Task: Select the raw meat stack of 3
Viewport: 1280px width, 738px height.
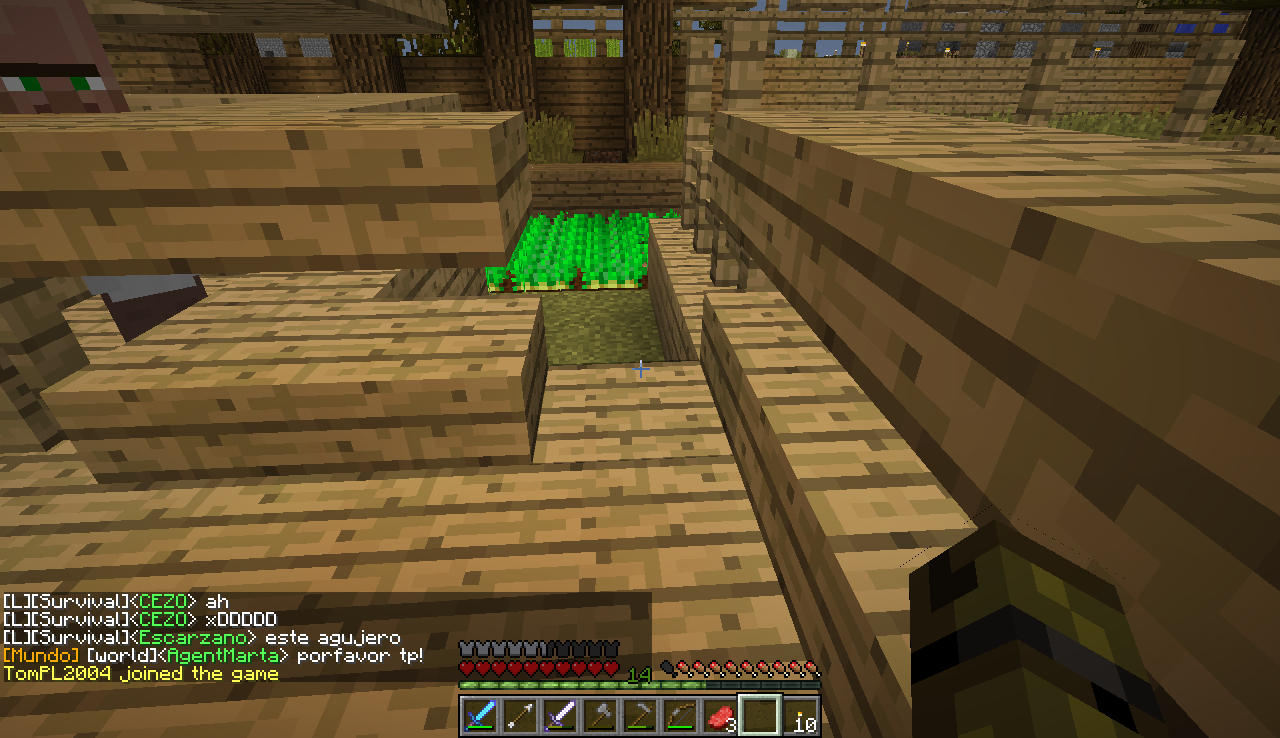Action: click(x=720, y=716)
